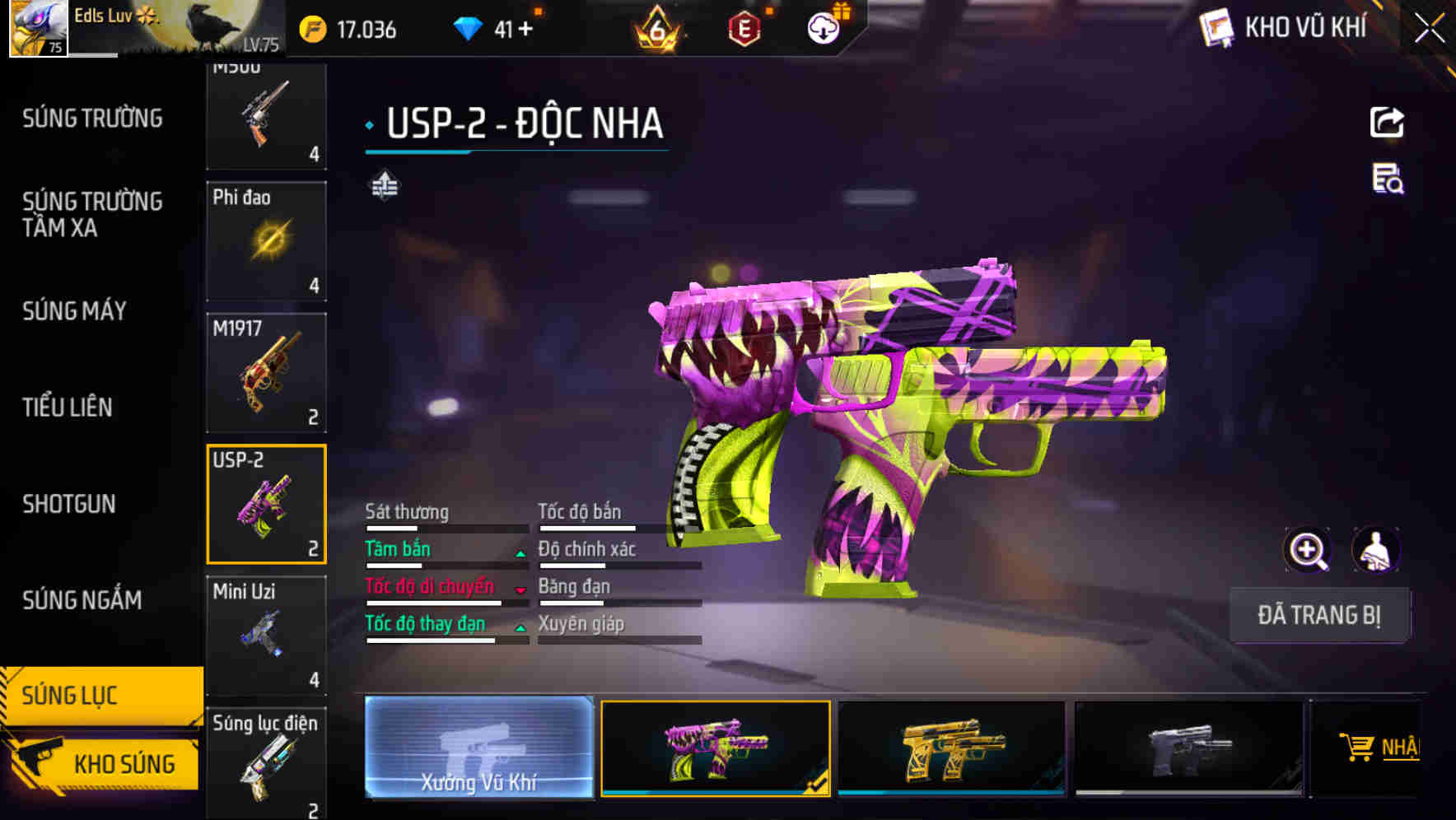
Task: Zoom in on the weapon preview
Action: (x=1307, y=549)
